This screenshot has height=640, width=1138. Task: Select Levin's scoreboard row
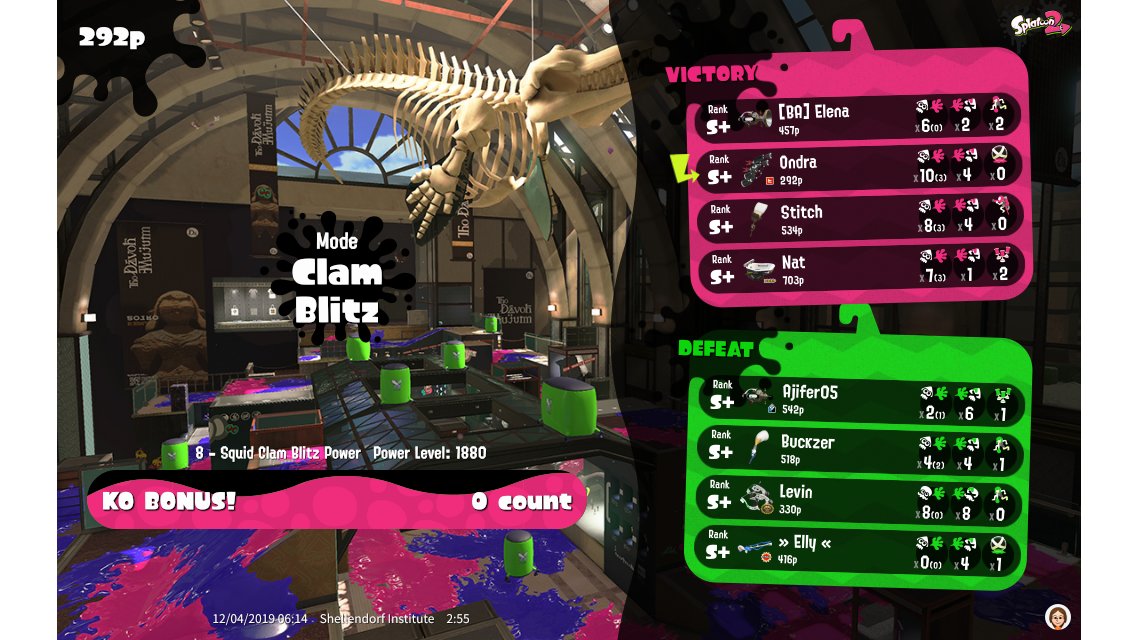point(860,499)
